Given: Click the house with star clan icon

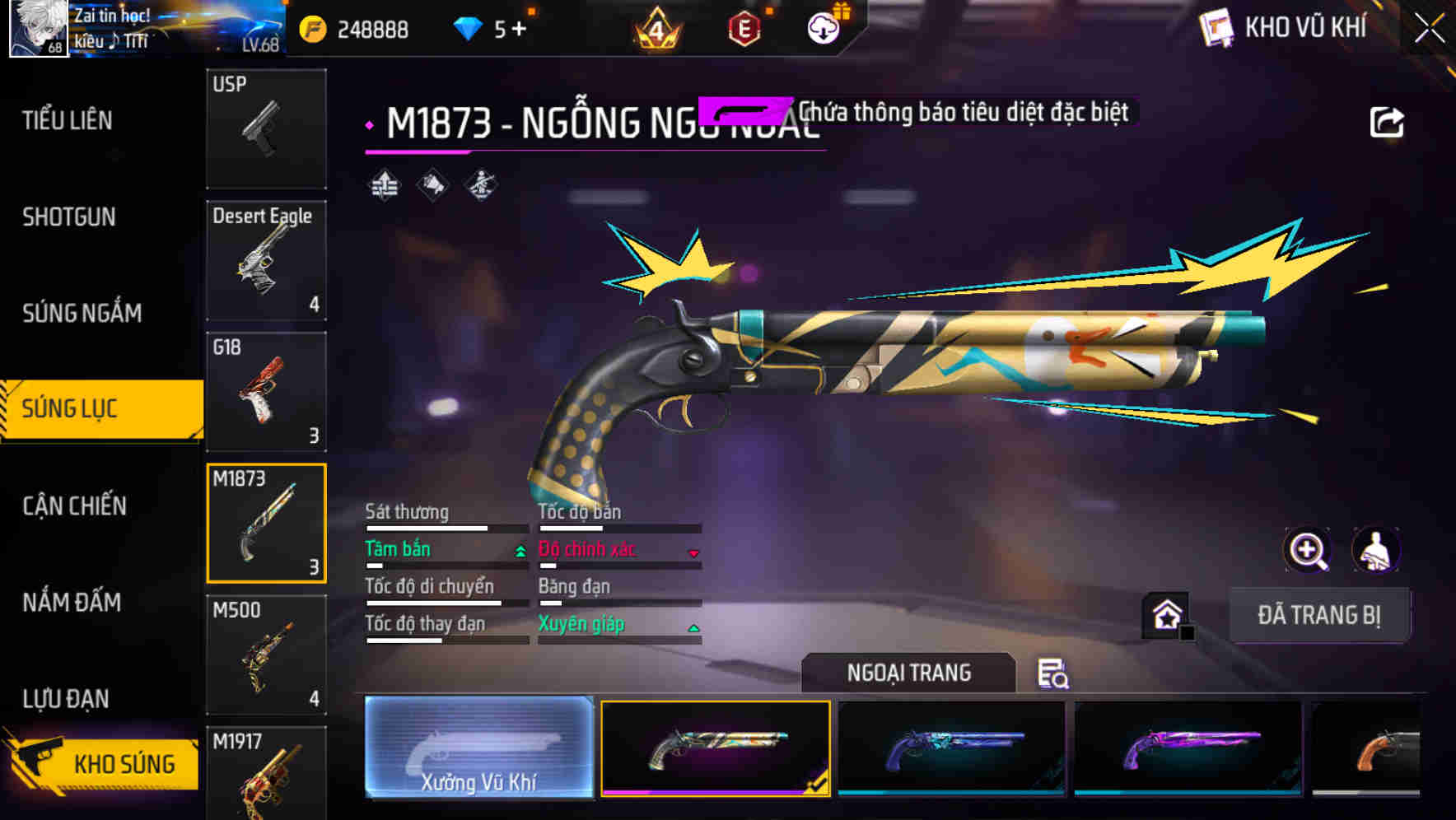Looking at the screenshot, I should (x=1167, y=615).
